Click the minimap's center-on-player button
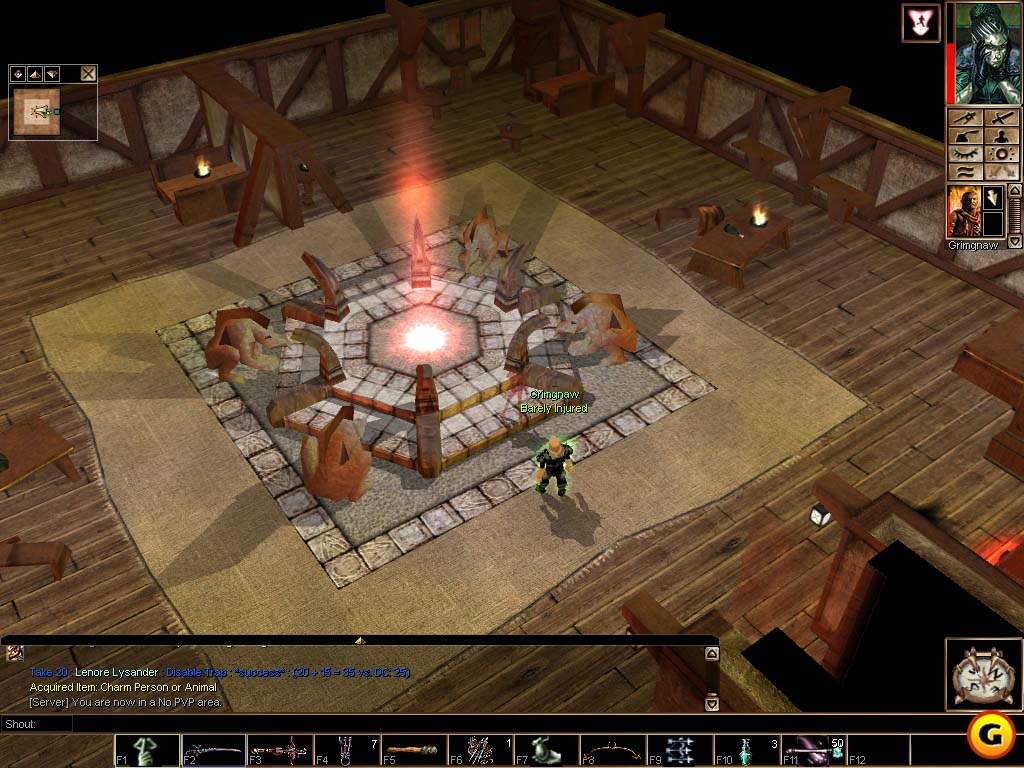This screenshot has height=768, width=1024. [x=18, y=73]
